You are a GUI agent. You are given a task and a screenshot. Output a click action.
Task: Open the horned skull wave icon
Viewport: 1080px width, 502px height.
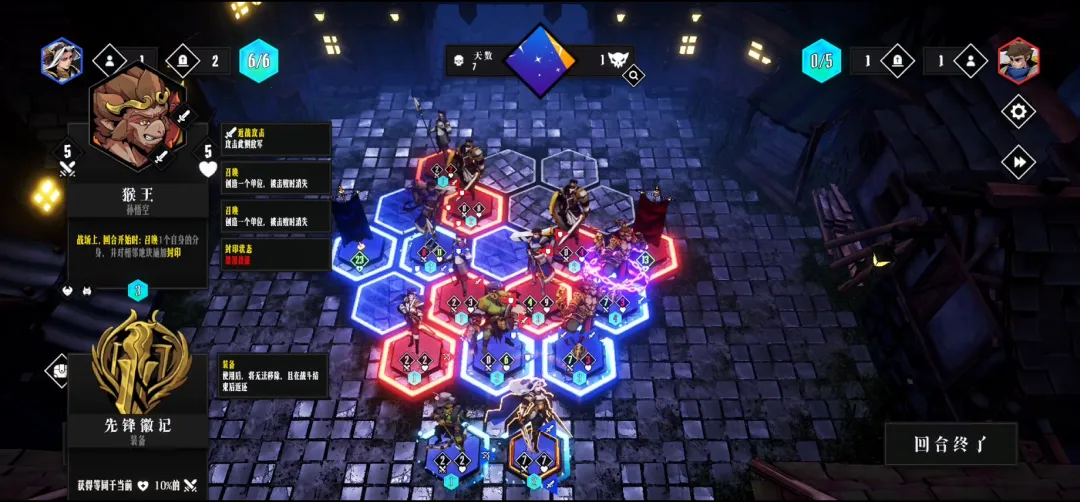tap(617, 60)
